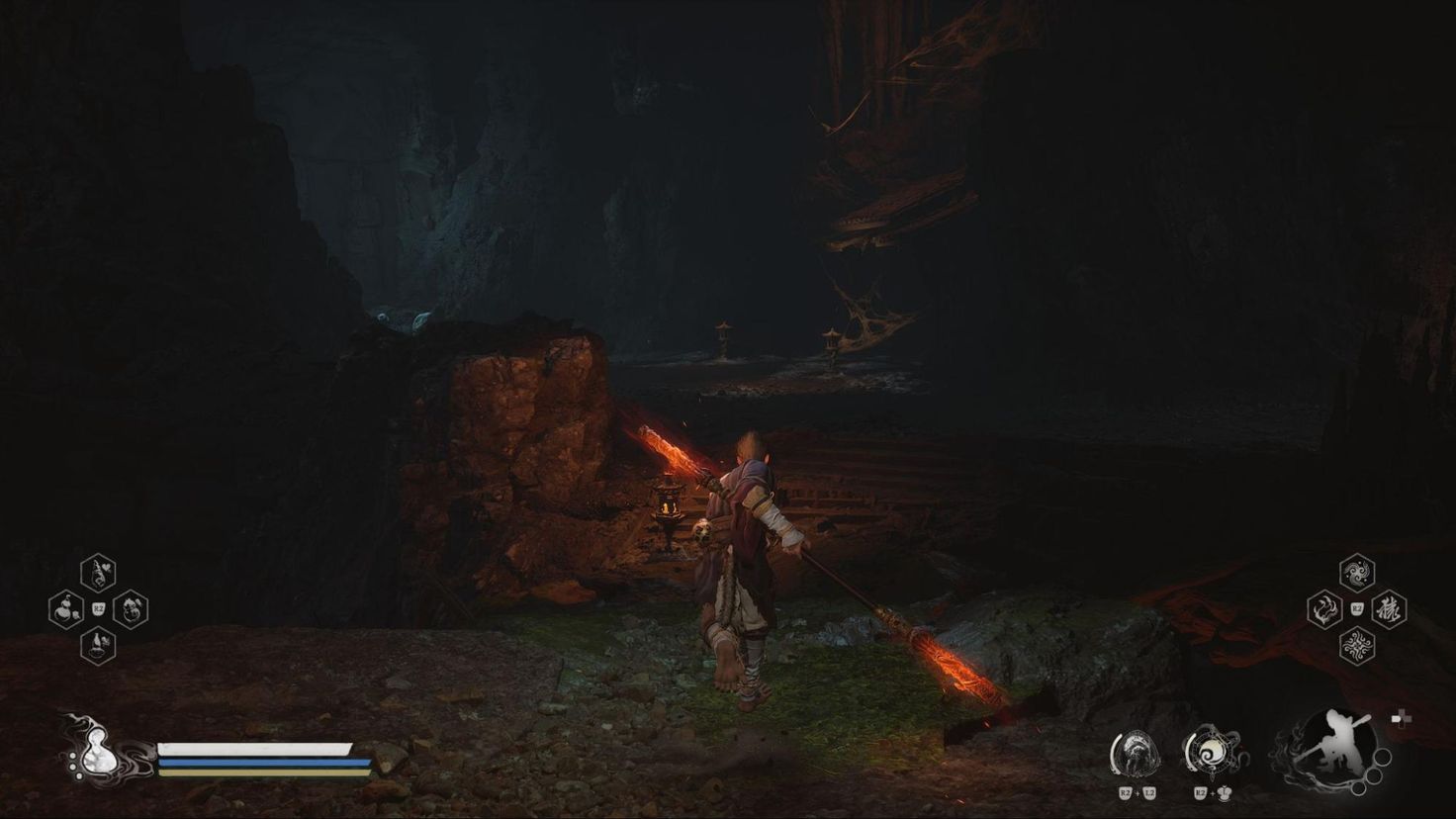Activate the swirling wind spell hexagon
The image size is (1456, 819).
coord(1357,573)
